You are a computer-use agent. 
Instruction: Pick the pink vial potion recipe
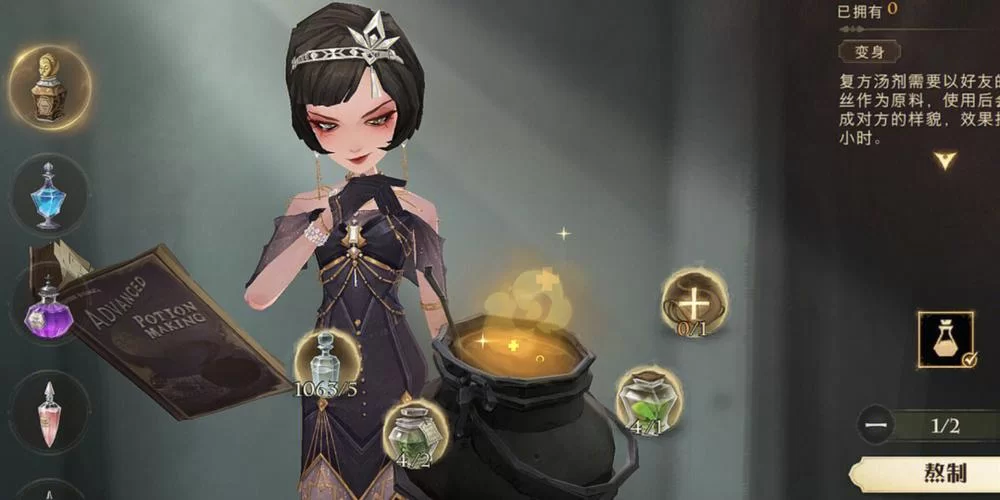click(x=49, y=412)
